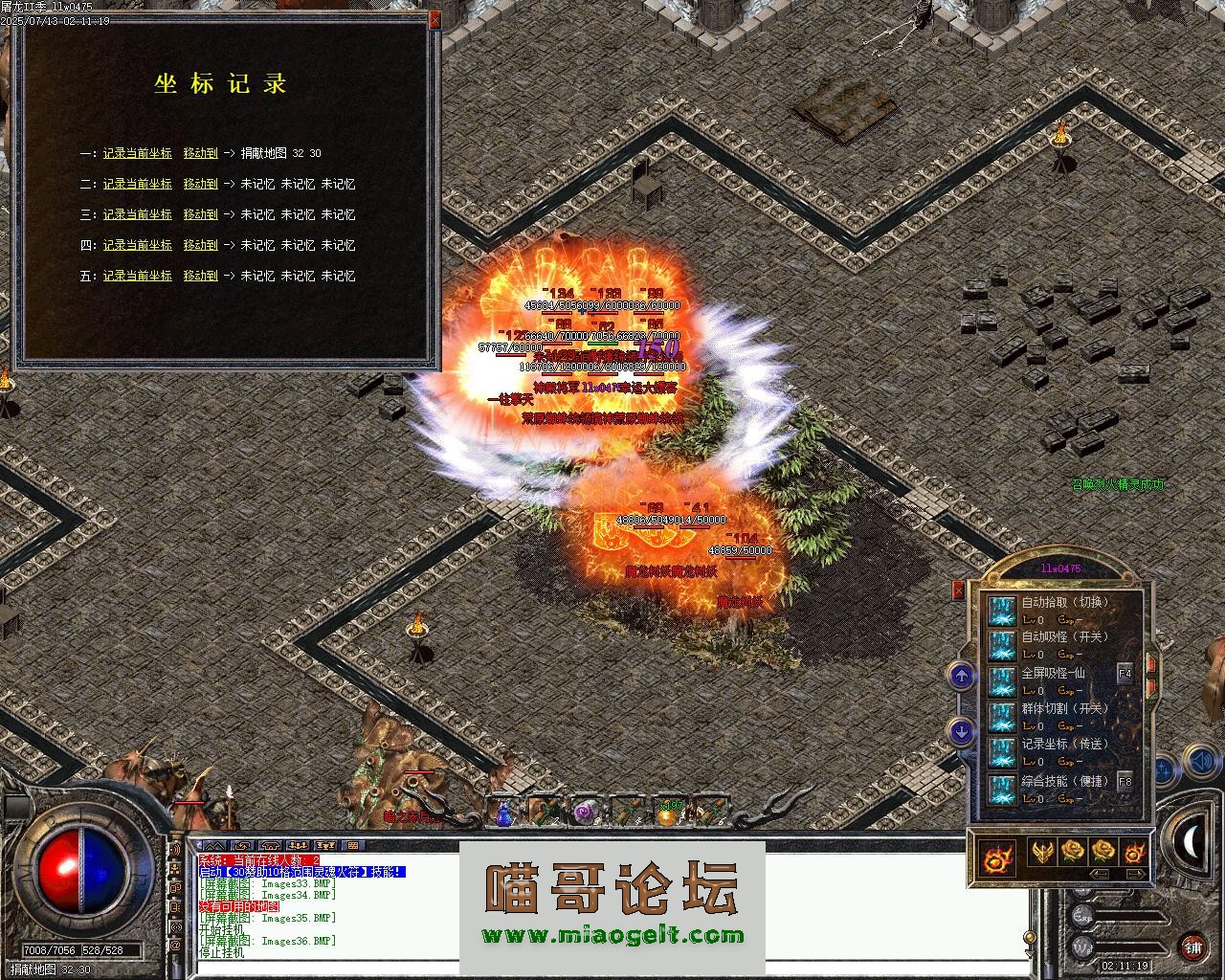
Task: Click the golden helmet icon in the bottom bar
Action: tap(1042, 851)
